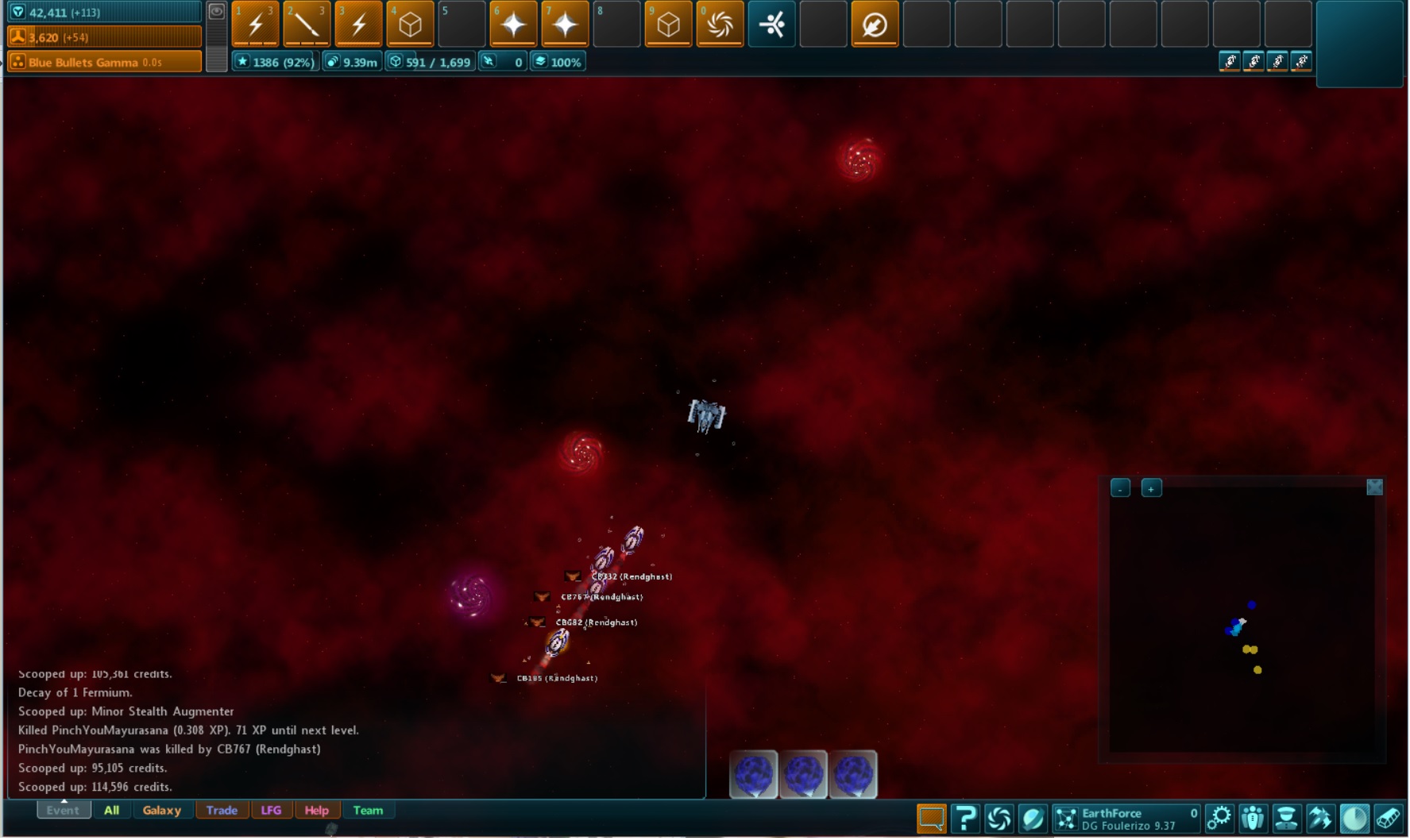Open the Event log tab
Image resolution: width=1410 pixels, height=840 pixels.
(63, 811)
